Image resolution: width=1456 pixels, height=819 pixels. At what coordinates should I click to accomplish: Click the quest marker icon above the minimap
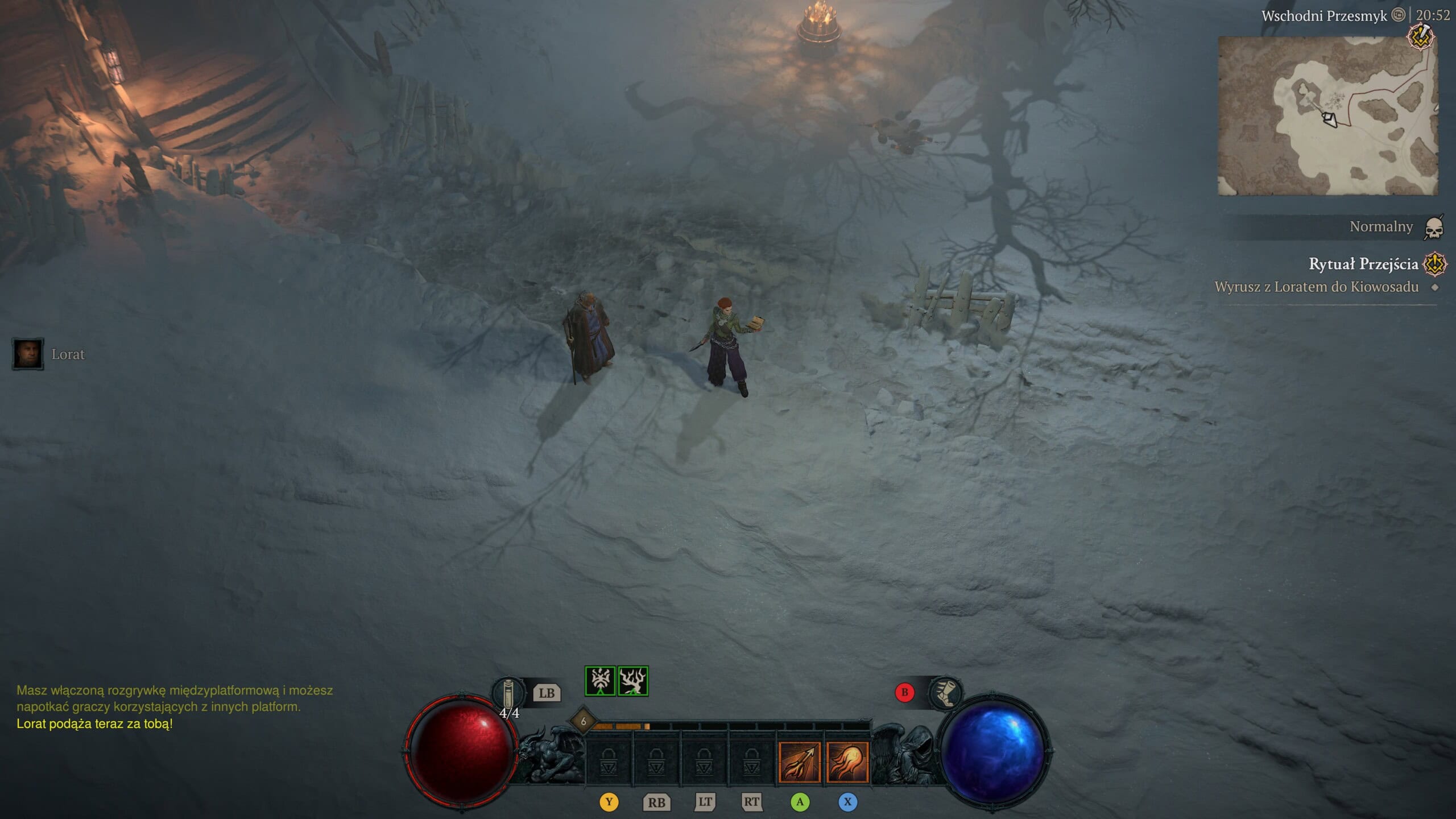tap(1420, 38)
